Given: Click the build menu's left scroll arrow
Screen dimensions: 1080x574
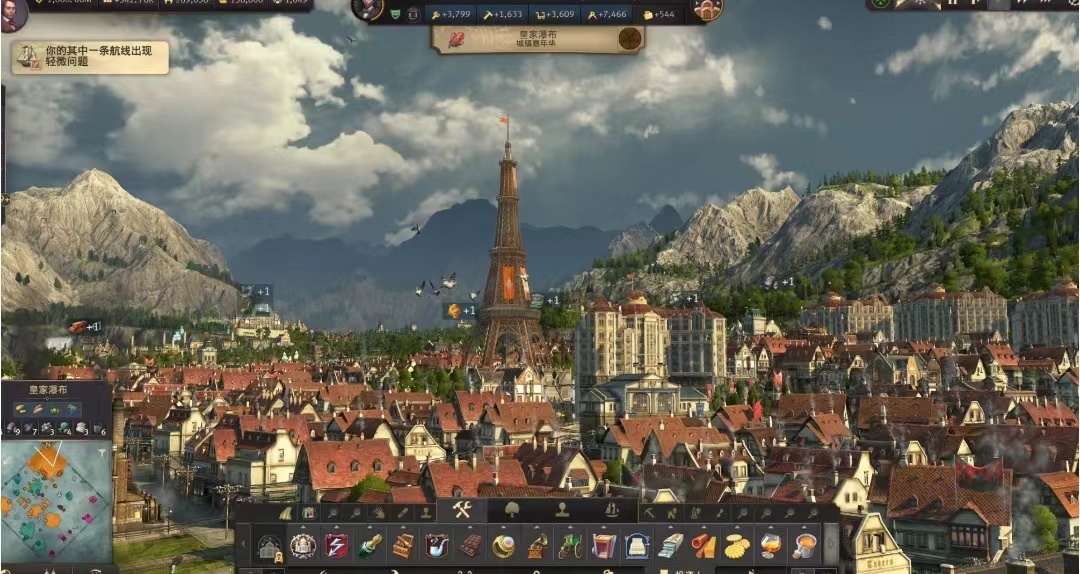Looking at the screenshot, I should click(243, 546).
